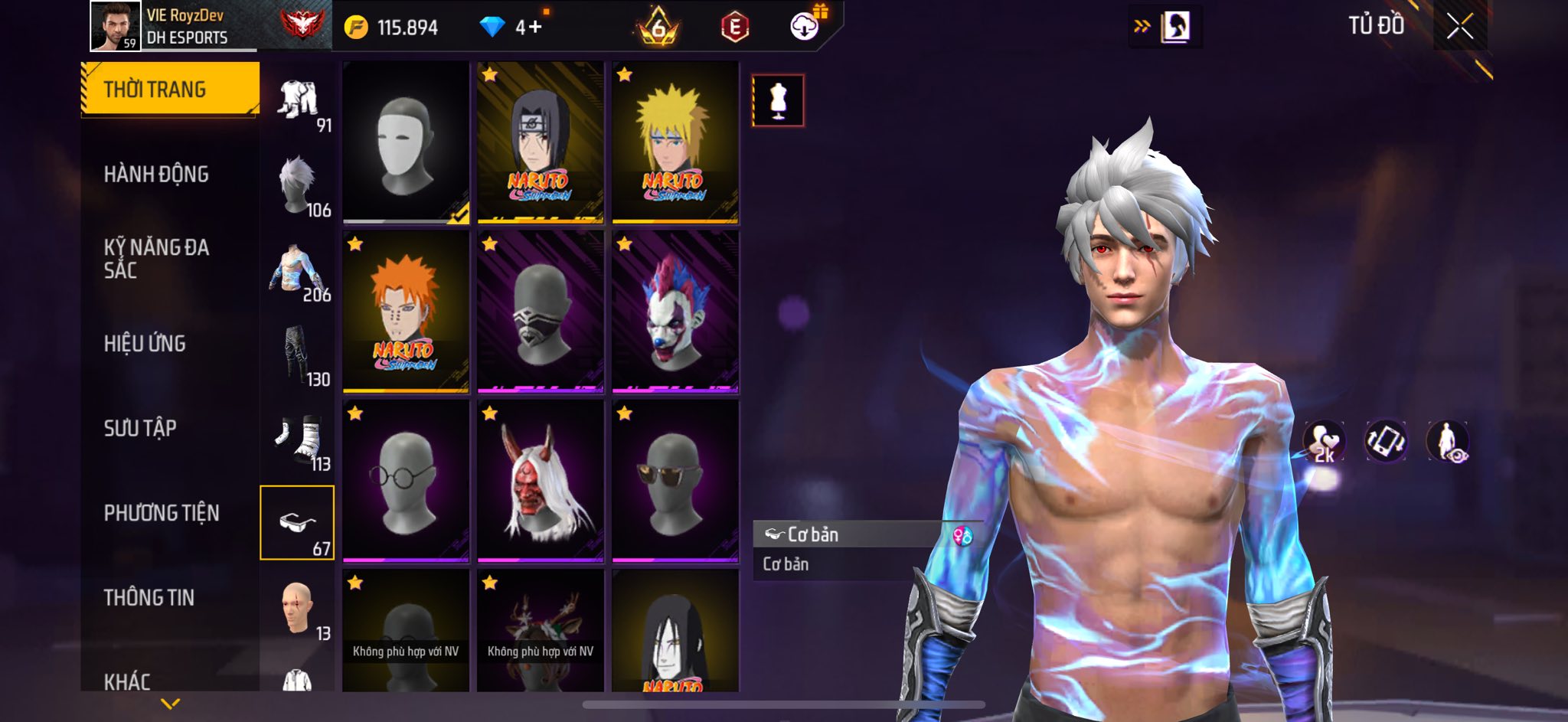This screenshot has width=1568, height=722.
Task: Open the player profile avatar
Action: [116, 26]
